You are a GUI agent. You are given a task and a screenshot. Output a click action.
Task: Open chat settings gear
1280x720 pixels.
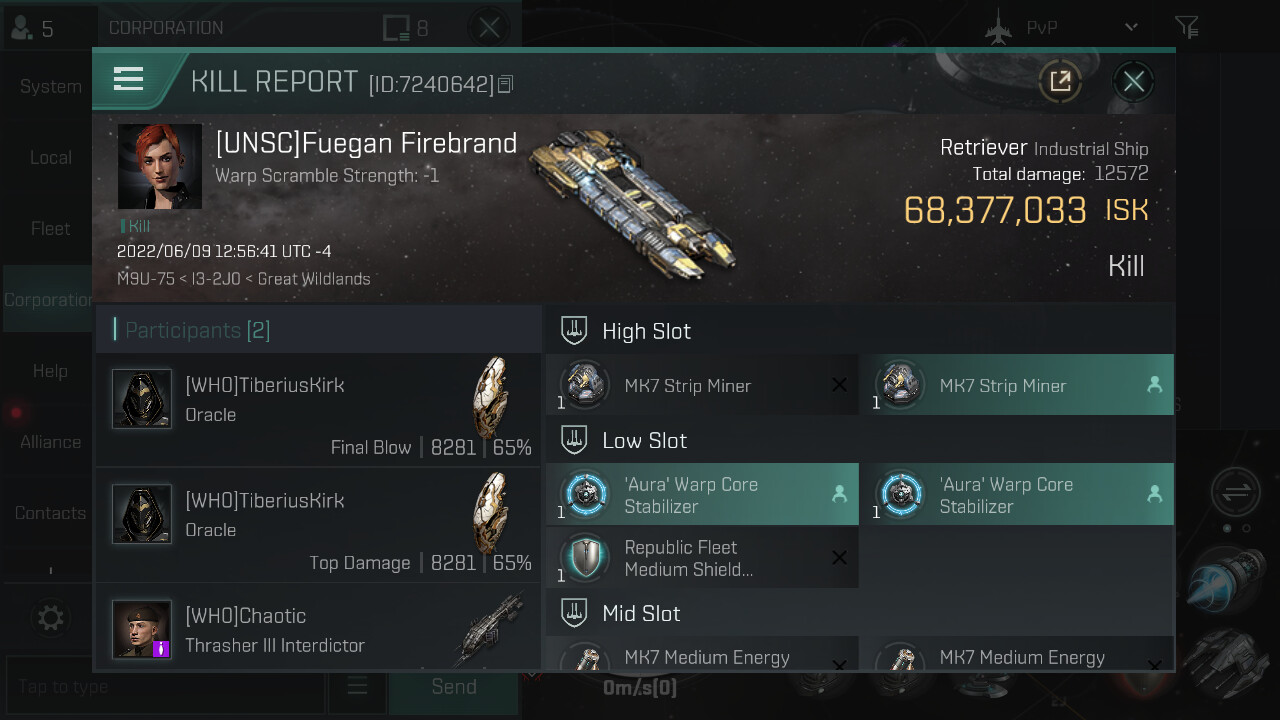click(x=50, y=617)
